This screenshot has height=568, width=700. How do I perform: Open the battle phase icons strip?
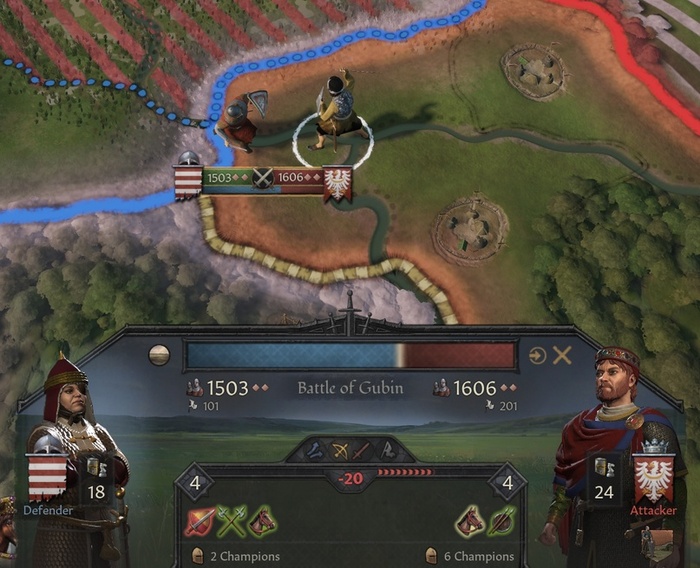(x=349, y=451)
